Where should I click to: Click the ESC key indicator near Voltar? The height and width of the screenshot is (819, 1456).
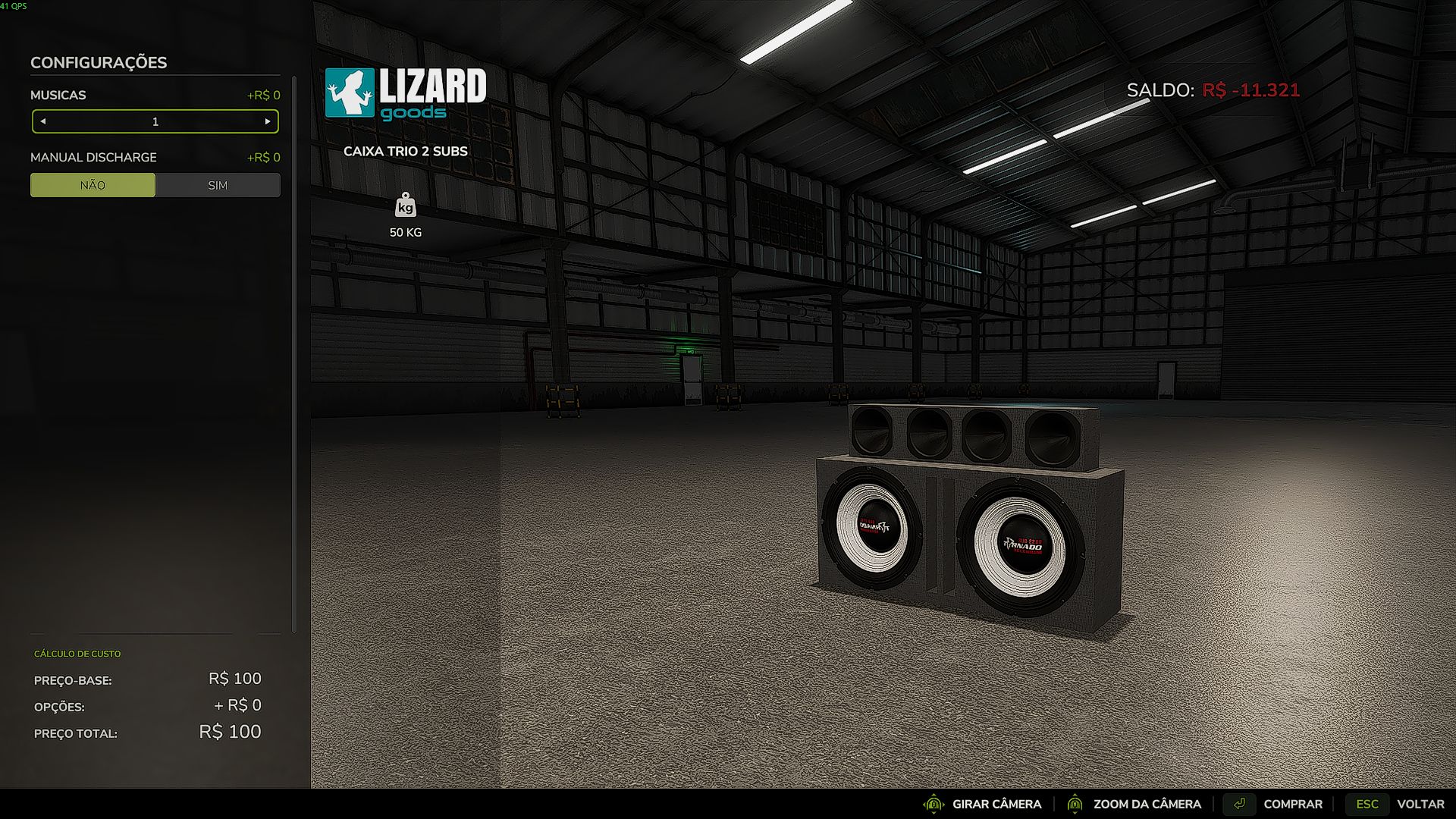click(x=1367, y=804)
